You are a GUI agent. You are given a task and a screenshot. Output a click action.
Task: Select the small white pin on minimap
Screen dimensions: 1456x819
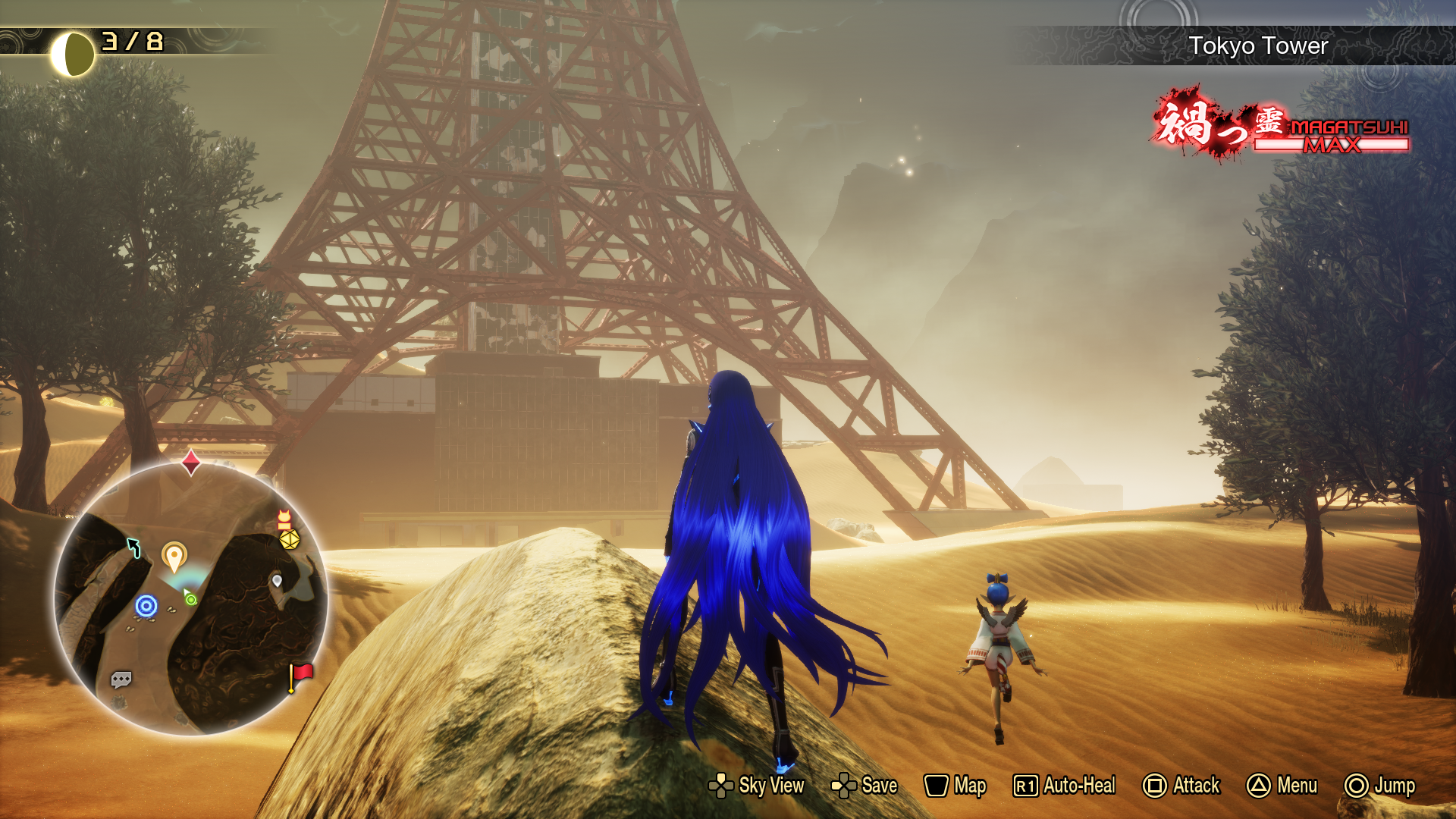pos(277,581)
